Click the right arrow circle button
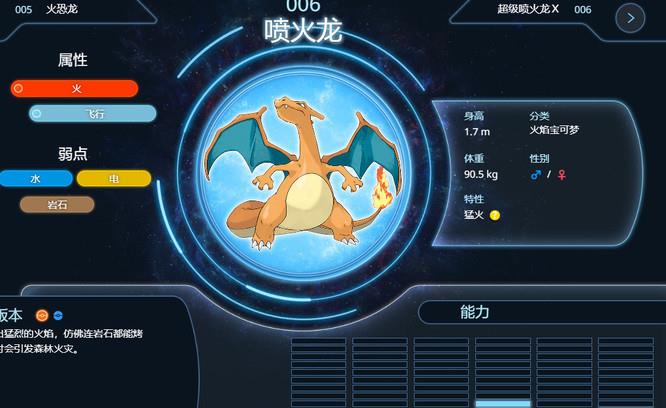This screenshot has width=666, height=408. coord(629,17)
